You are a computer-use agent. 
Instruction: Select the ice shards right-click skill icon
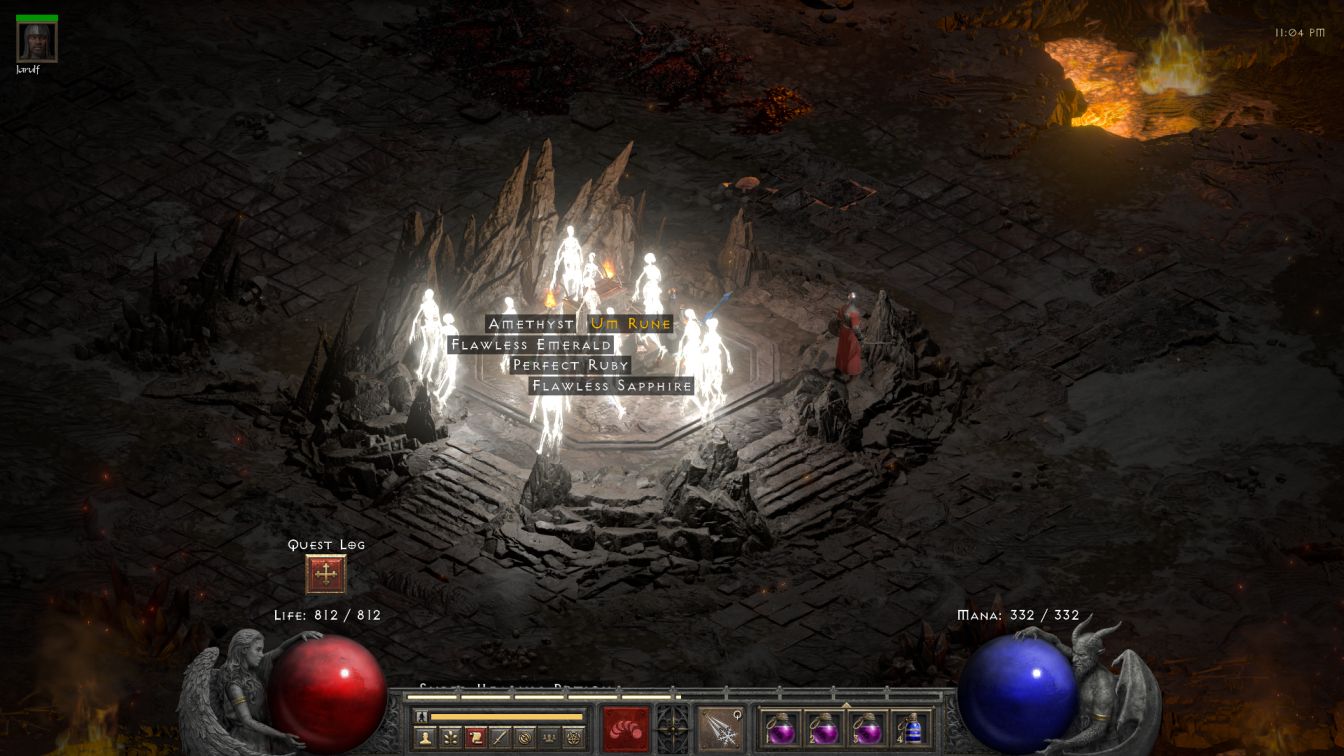pyautogui.click(x=720, y=728)
